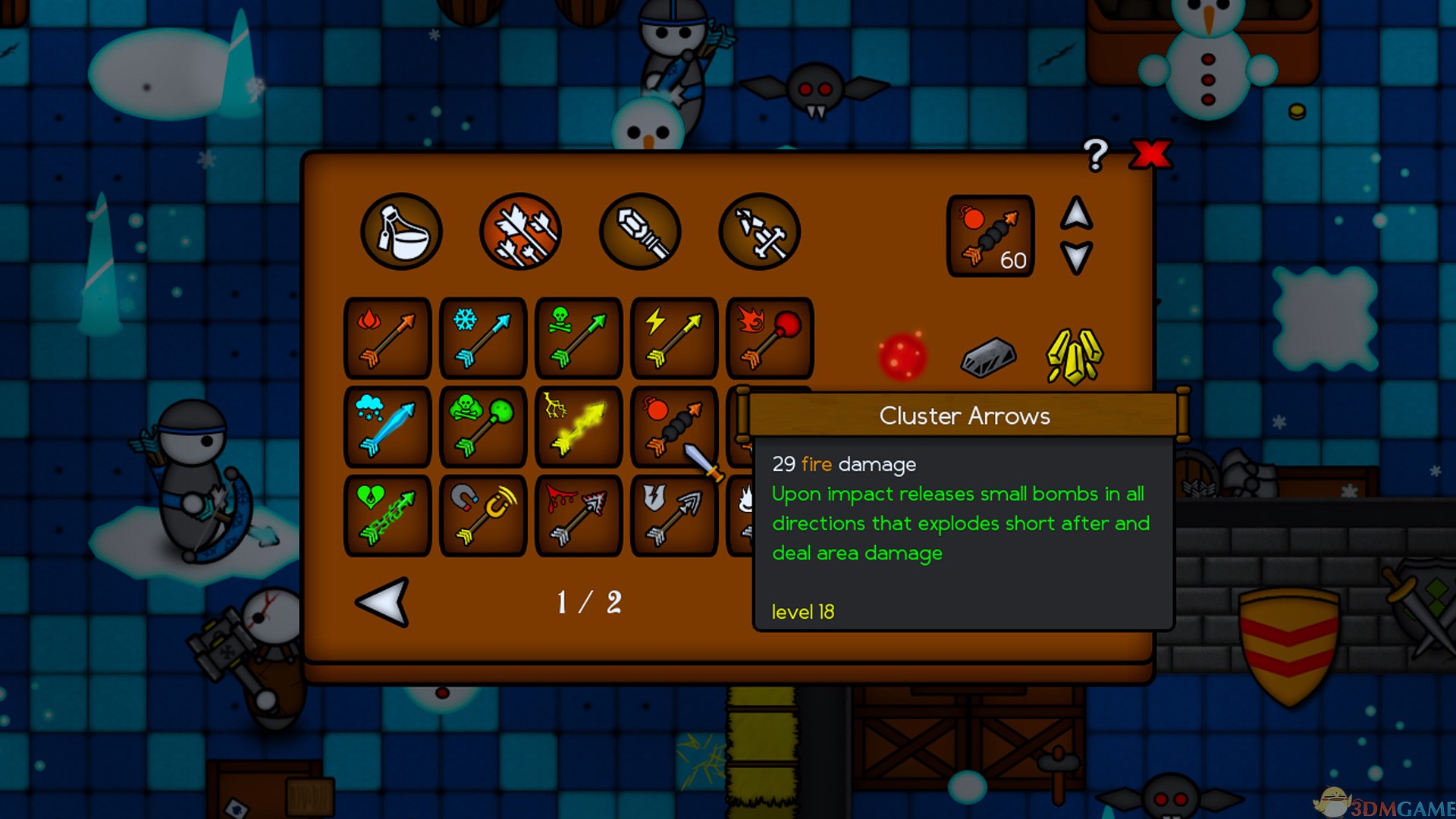Viewport: 1456px width, 819px height.
Task: Select the fire arrow recipe
Action: click(x=388, y=338)
